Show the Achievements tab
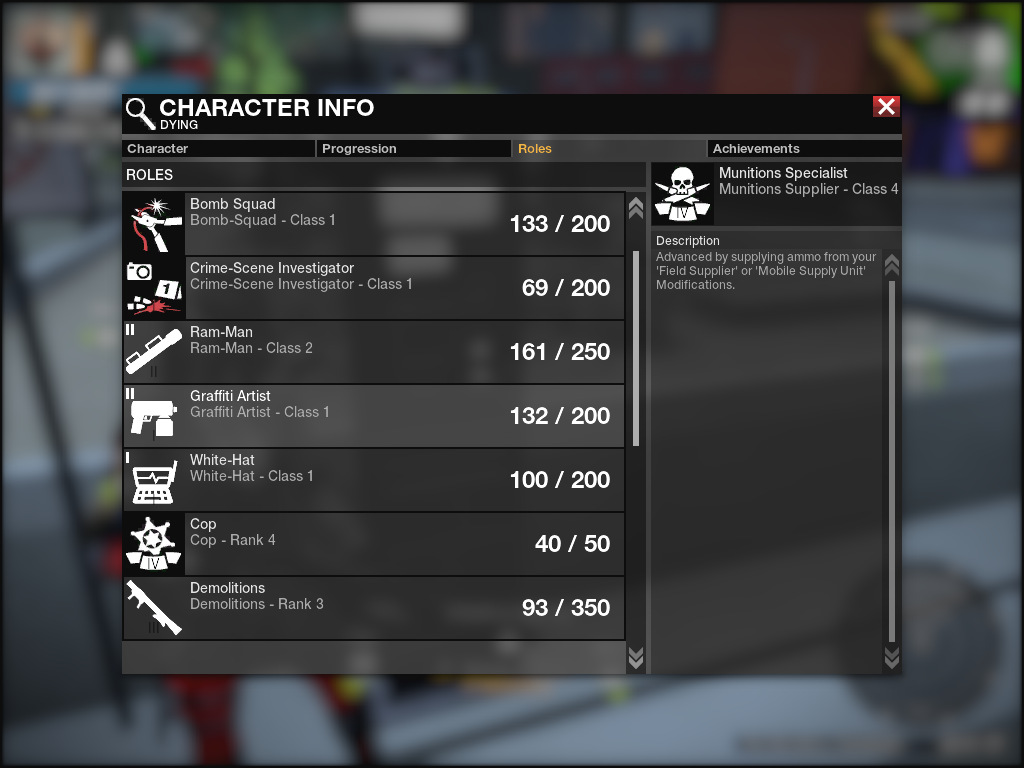 coord(803,149)
